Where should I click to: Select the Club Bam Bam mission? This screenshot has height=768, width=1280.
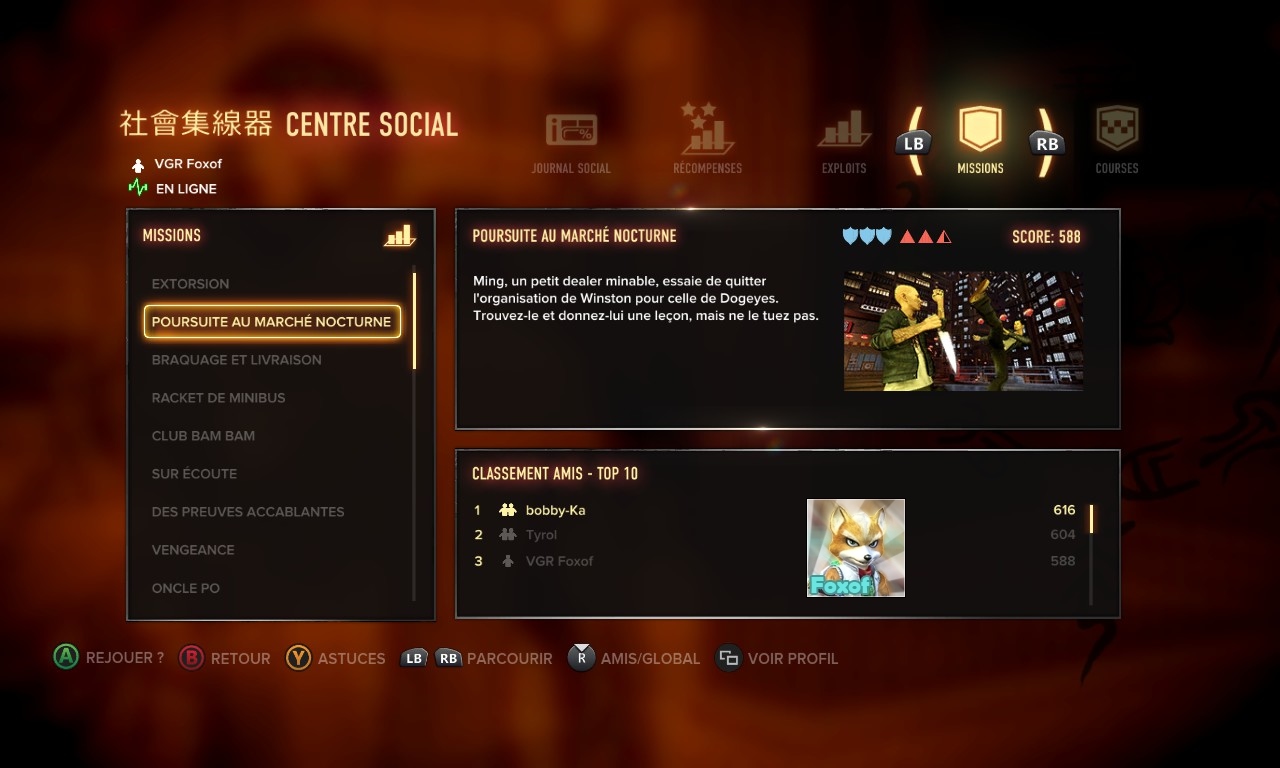coord(203,436)
